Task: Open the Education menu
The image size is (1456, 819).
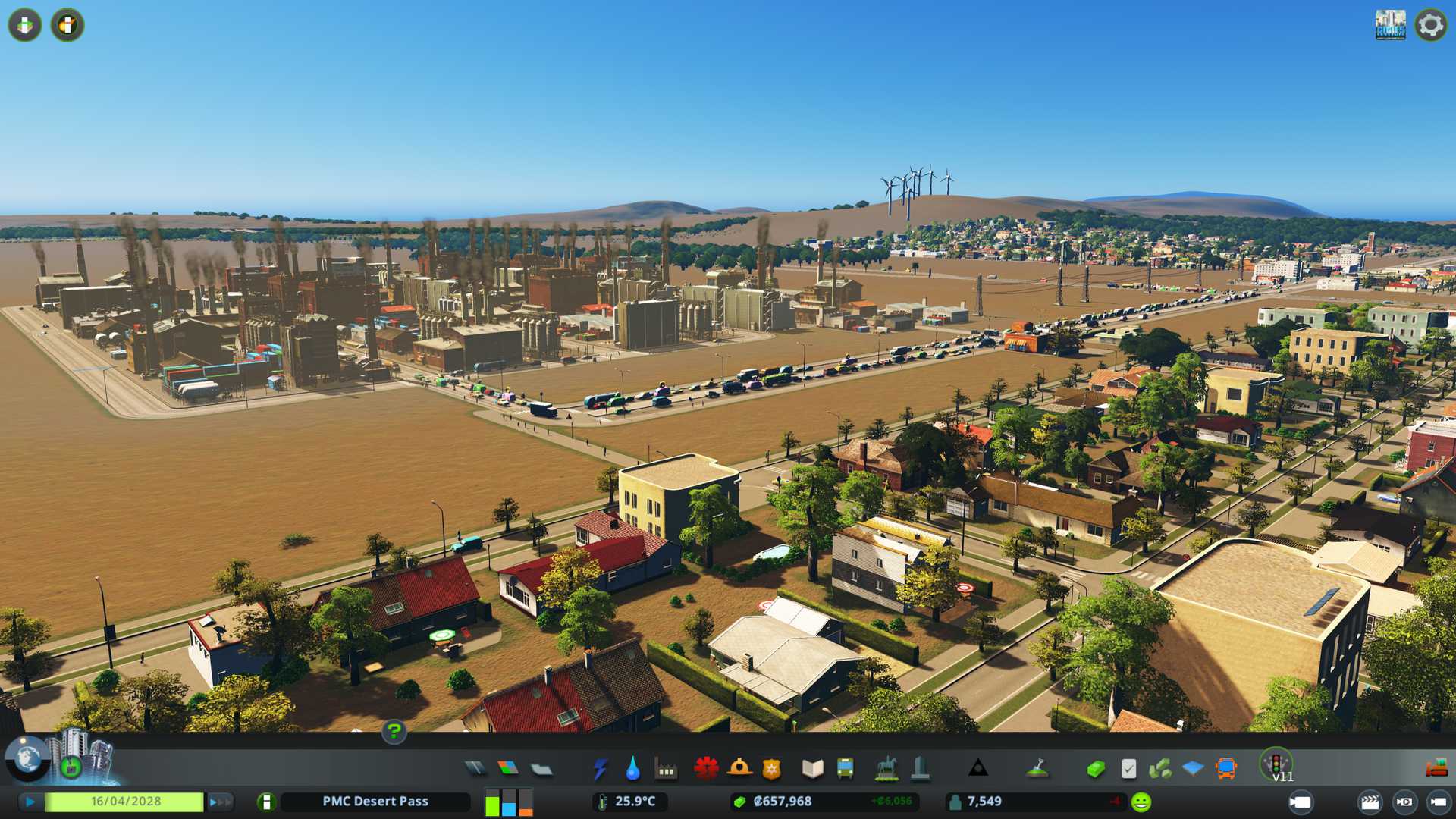Action: coord(812,769)
